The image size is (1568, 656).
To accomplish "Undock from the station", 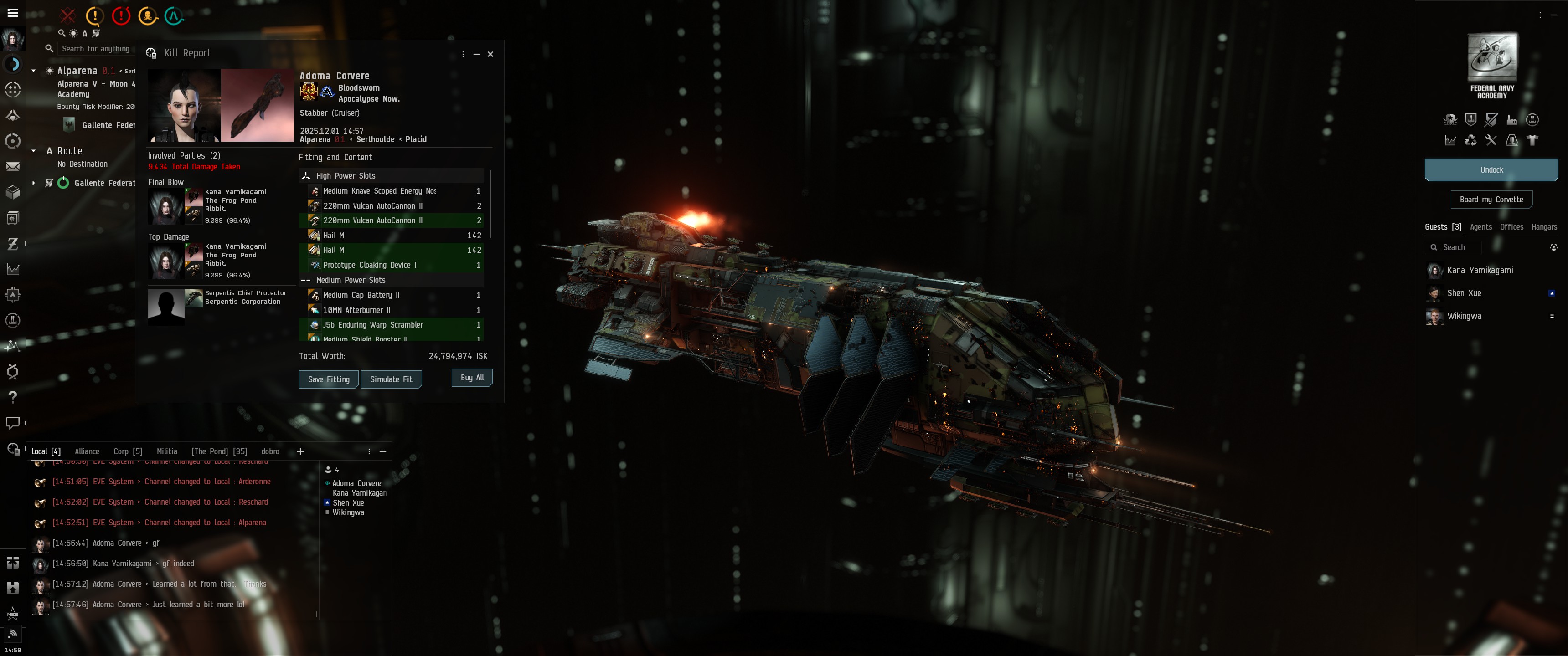I will (1491, 170).
